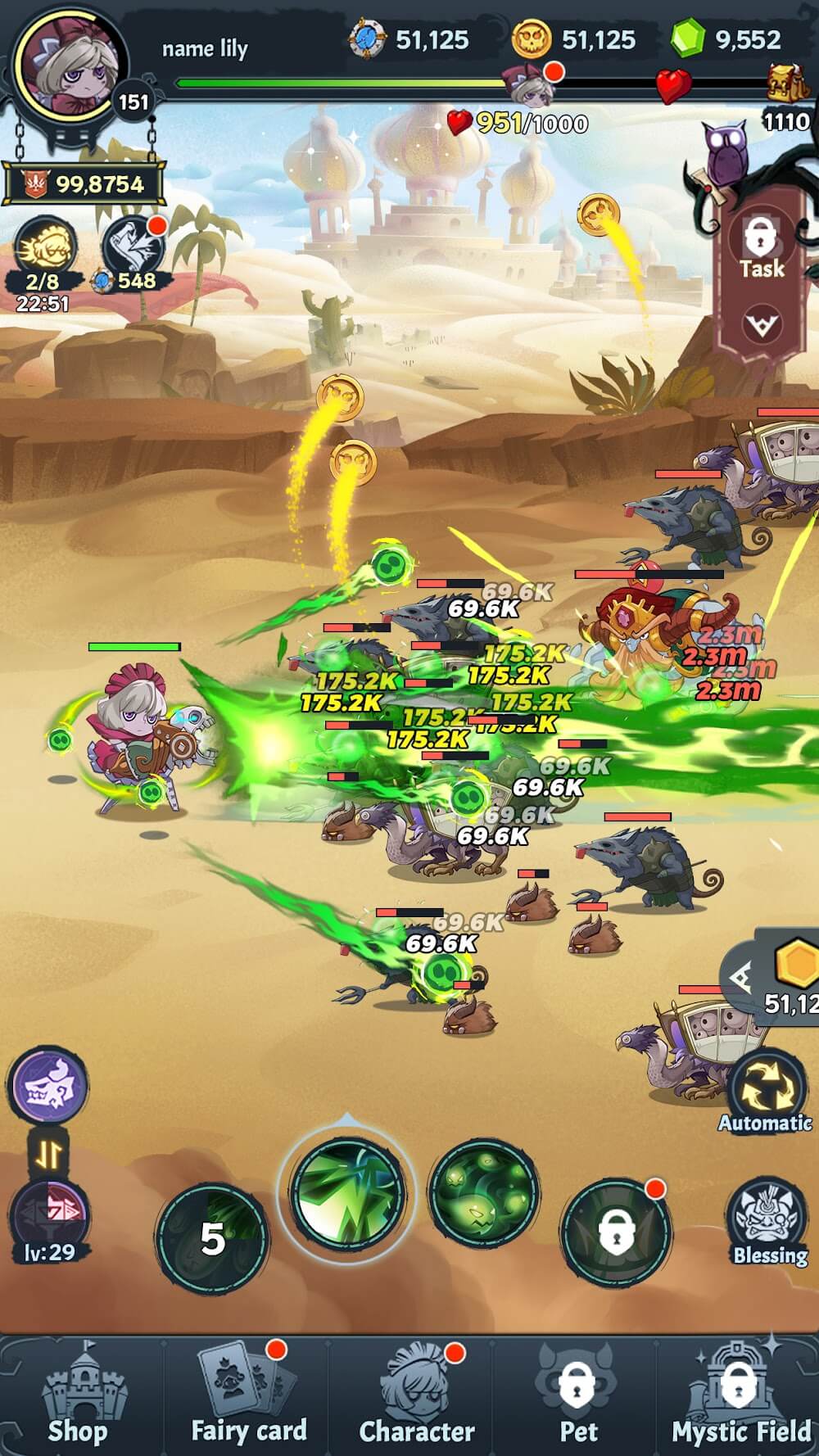
Task: Open the player avatar profile
Action: pos(71,67)
